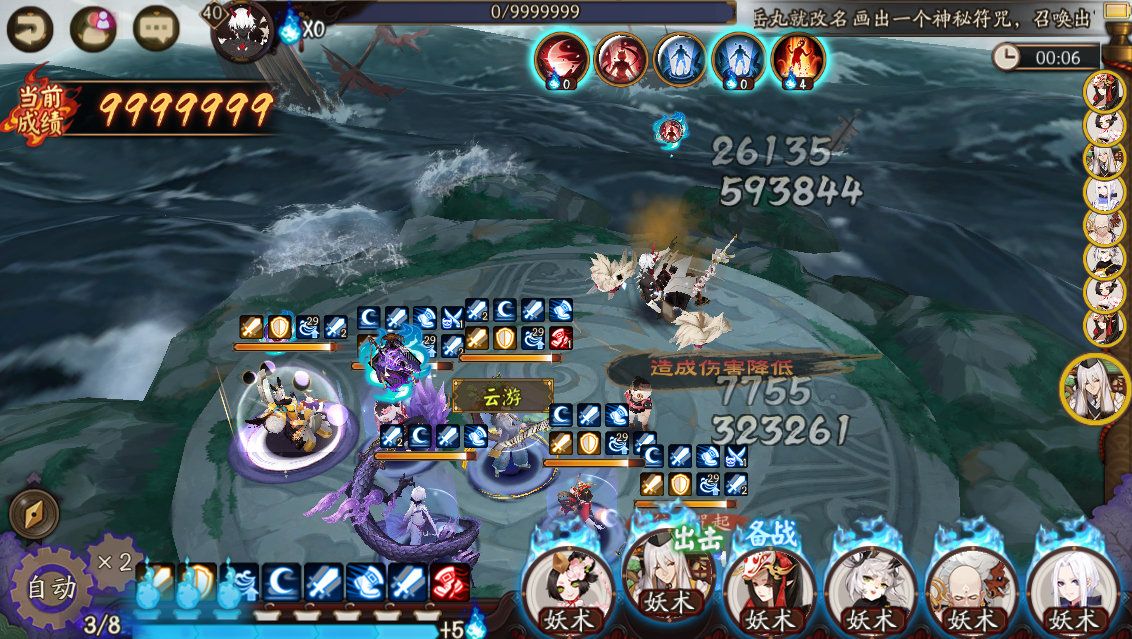Change the ×2 battle speed
This screenshot has height=639, width=1132.
pos(113,561)
